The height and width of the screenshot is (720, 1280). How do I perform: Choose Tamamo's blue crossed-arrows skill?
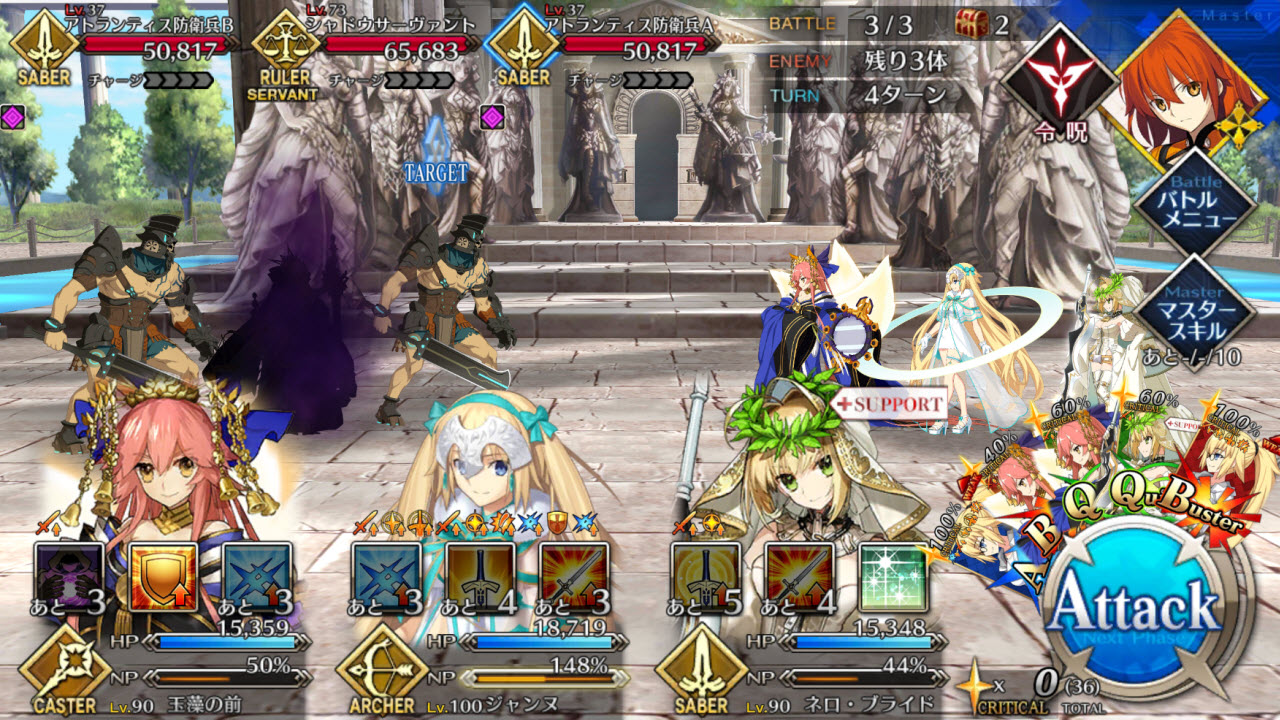pos(257,577)
